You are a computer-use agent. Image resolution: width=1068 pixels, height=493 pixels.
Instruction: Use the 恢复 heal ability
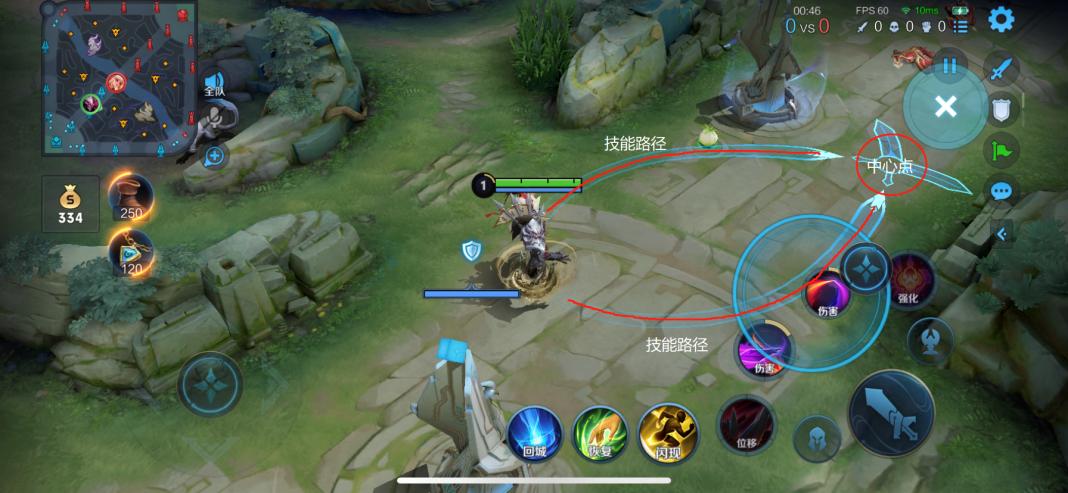tap(599, 433)
